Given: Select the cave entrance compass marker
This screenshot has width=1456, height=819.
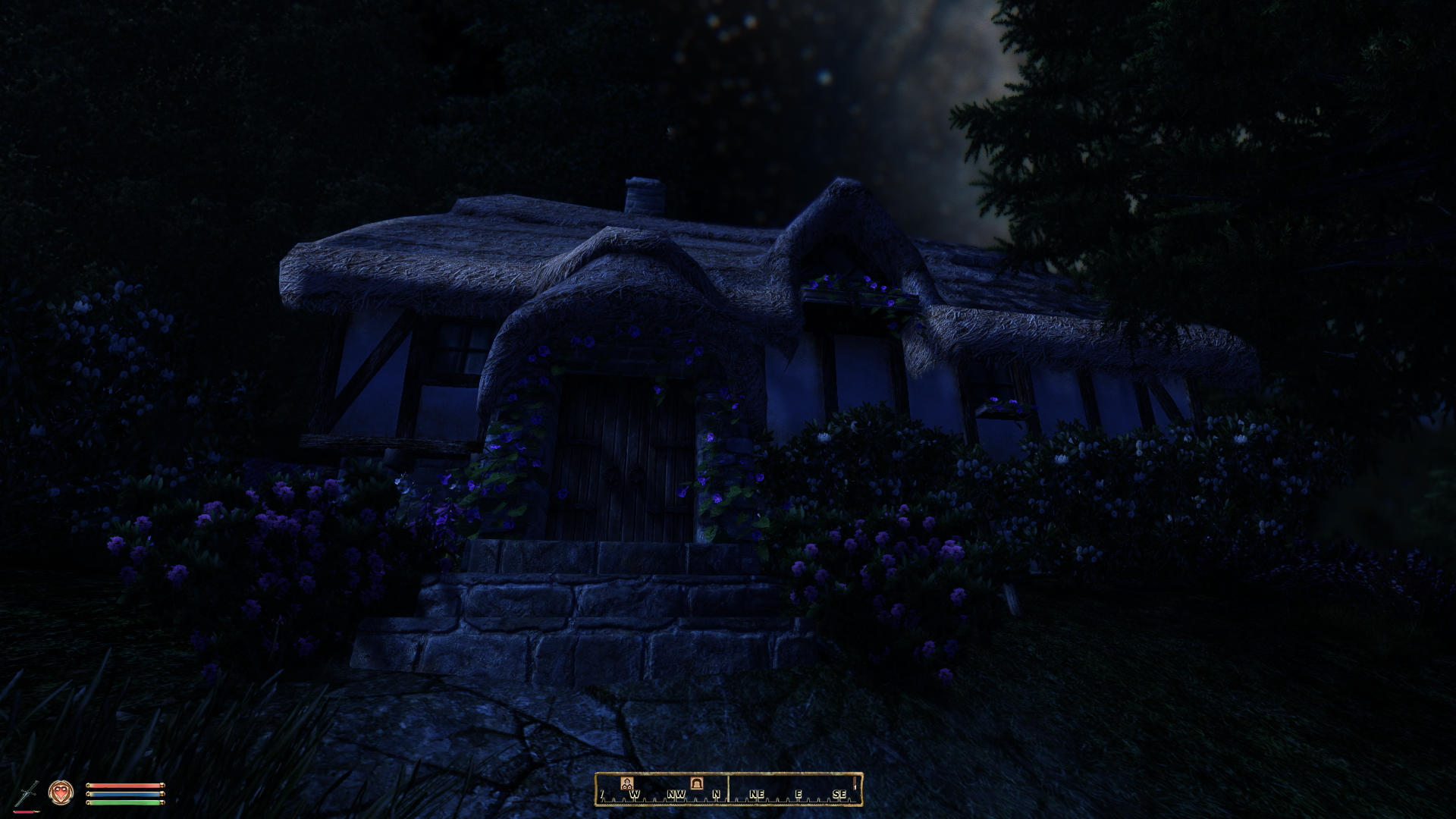Looking at the screenshot, I should coord(696,783).
